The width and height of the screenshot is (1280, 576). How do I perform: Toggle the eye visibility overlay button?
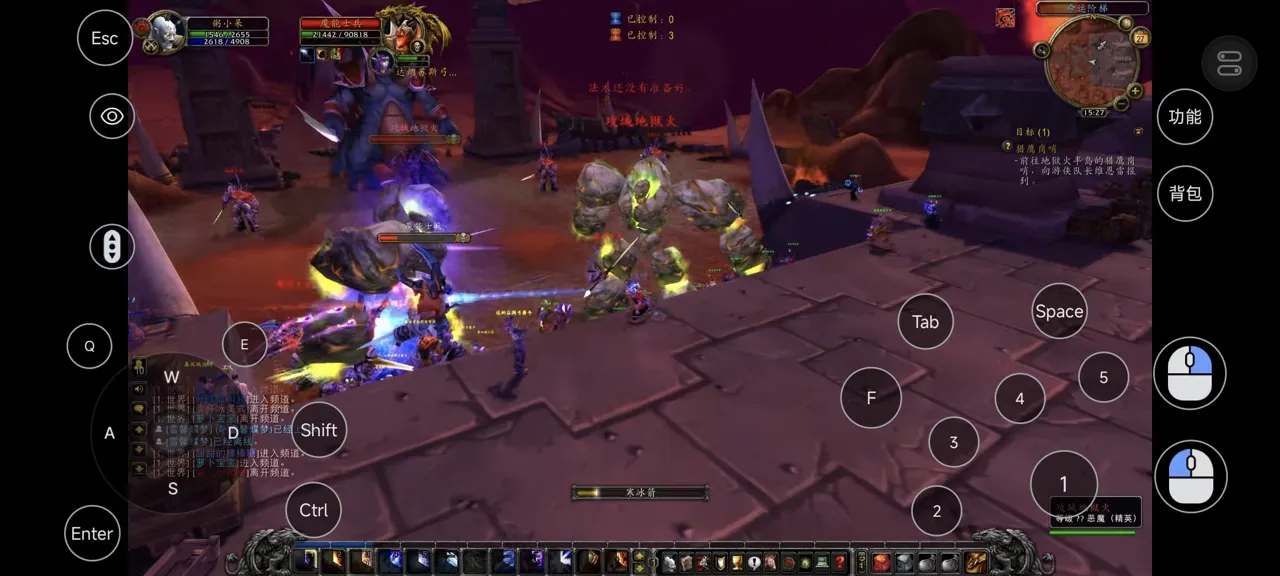click(x=112, y=117)
